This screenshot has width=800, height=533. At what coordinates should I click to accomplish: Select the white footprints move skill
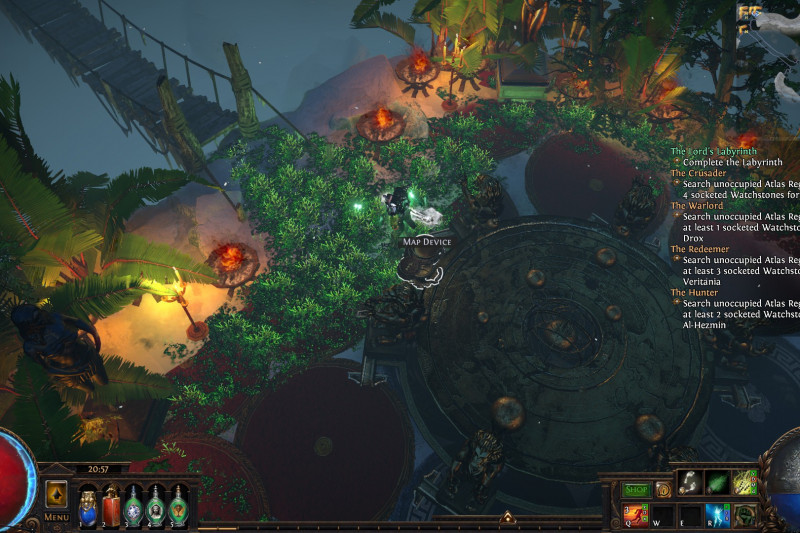point(690,483)
